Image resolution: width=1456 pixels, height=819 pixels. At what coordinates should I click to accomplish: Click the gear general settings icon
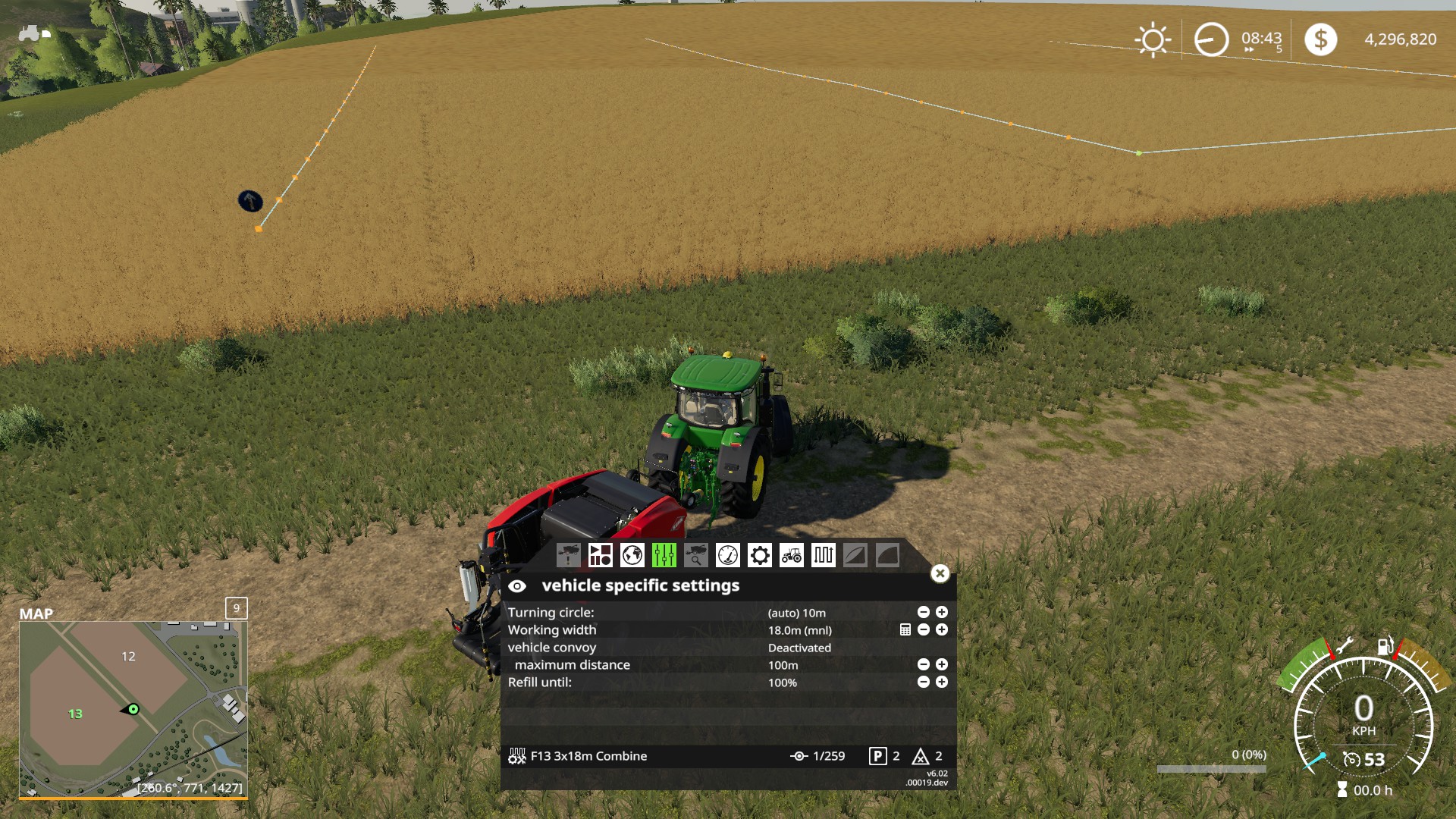point(759,555)
